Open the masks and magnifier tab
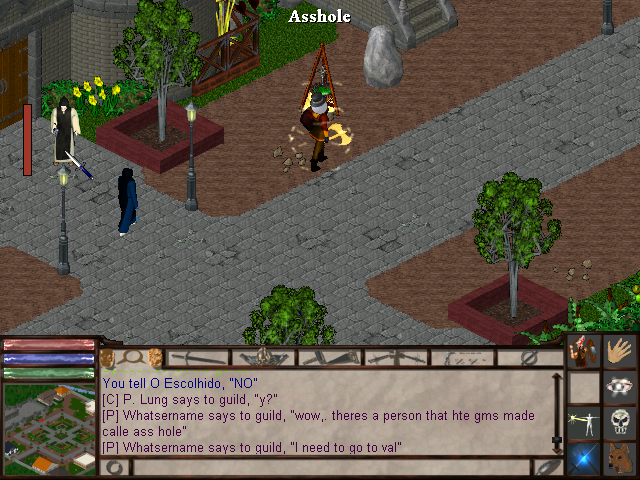640x480 pixels. (x=132, y=357)
